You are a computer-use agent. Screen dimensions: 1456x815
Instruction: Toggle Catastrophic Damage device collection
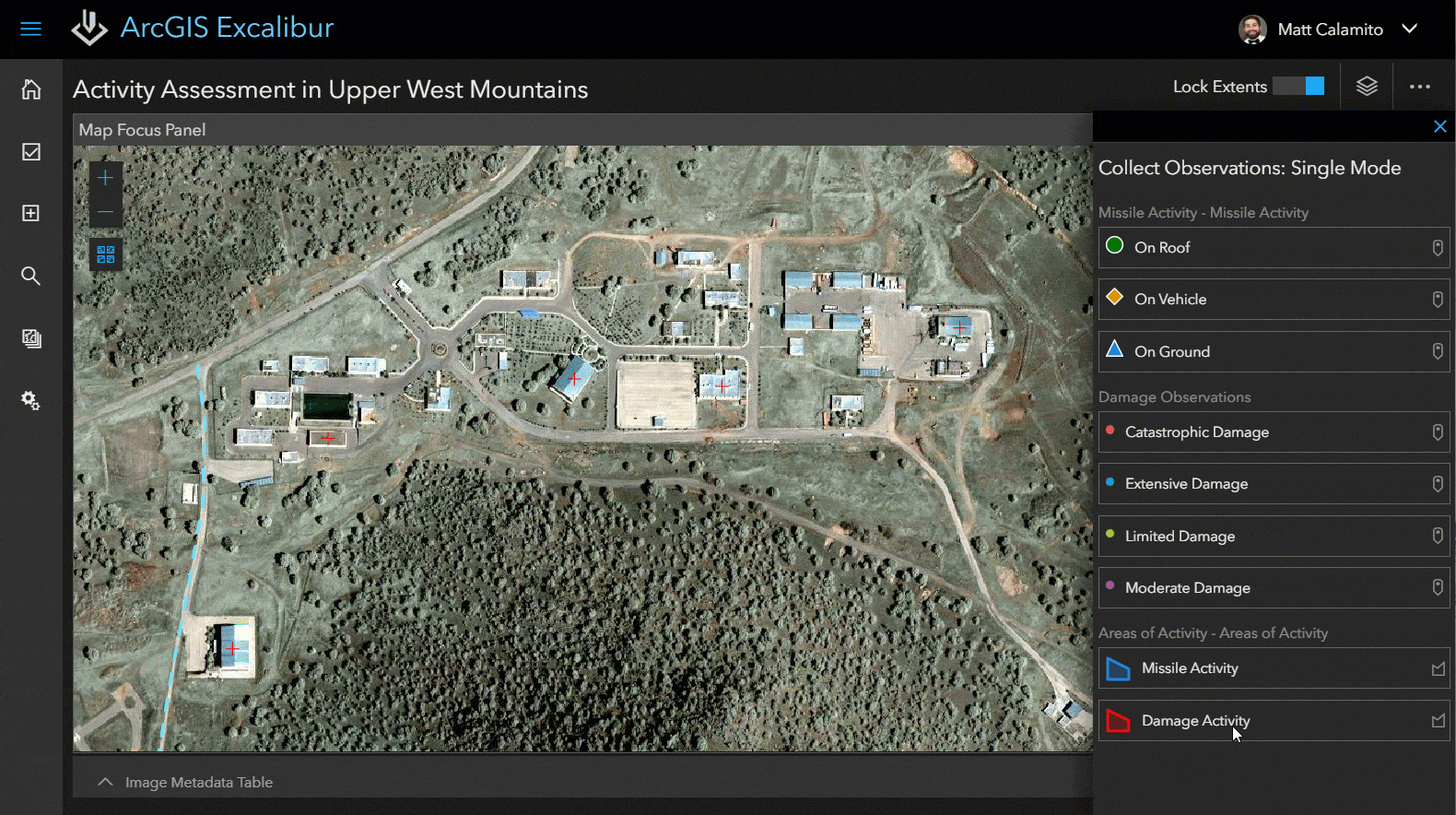pyautogui.click(x=1438, y=431)
